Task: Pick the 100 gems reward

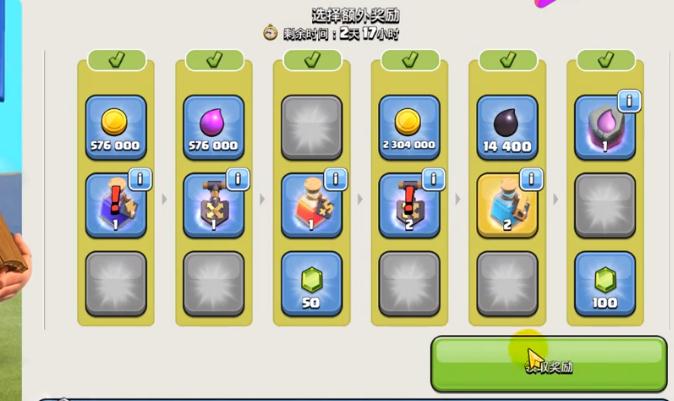Action: pyautogui.click(x=605, y=283)
